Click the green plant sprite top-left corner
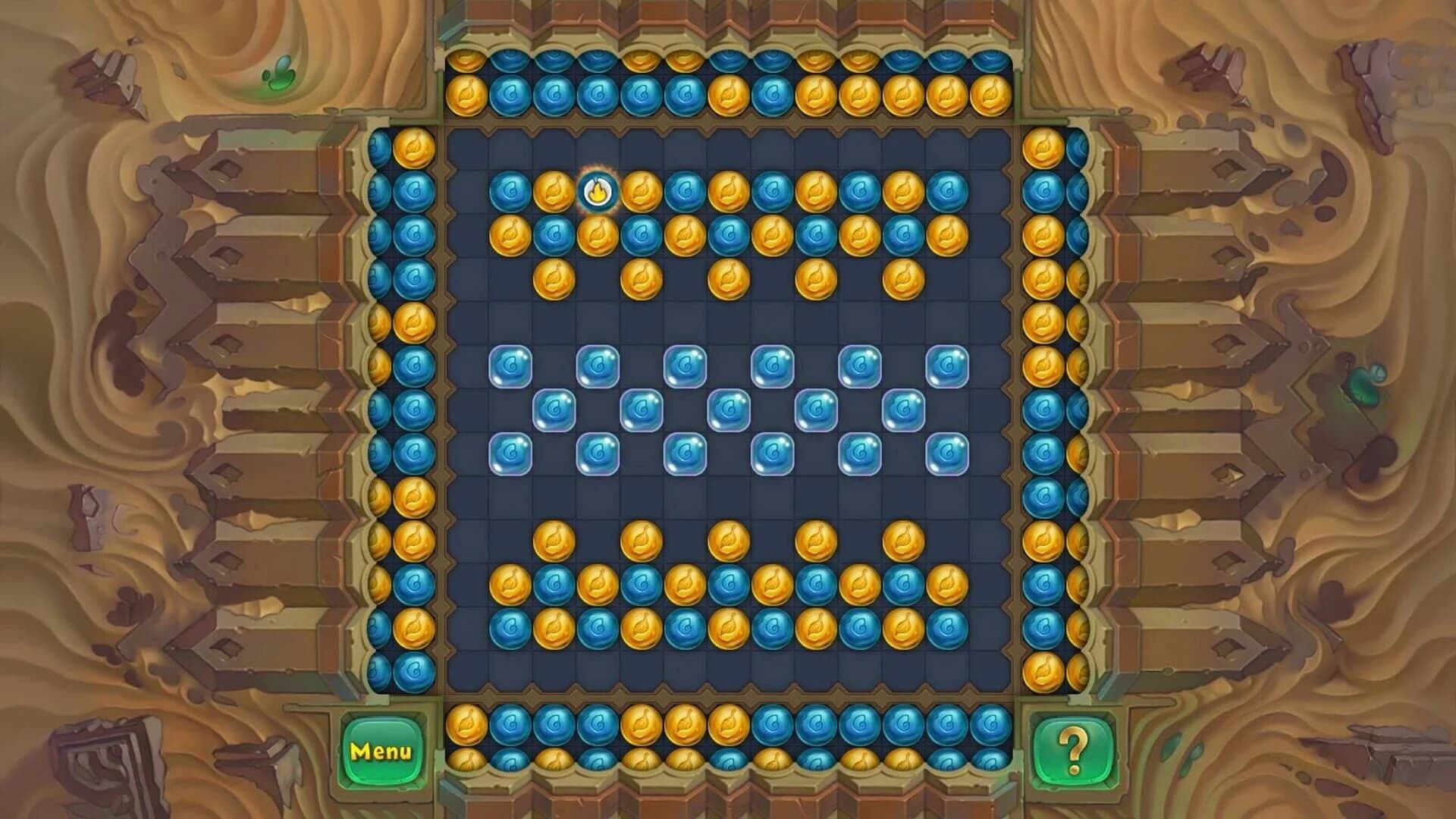 281,72
